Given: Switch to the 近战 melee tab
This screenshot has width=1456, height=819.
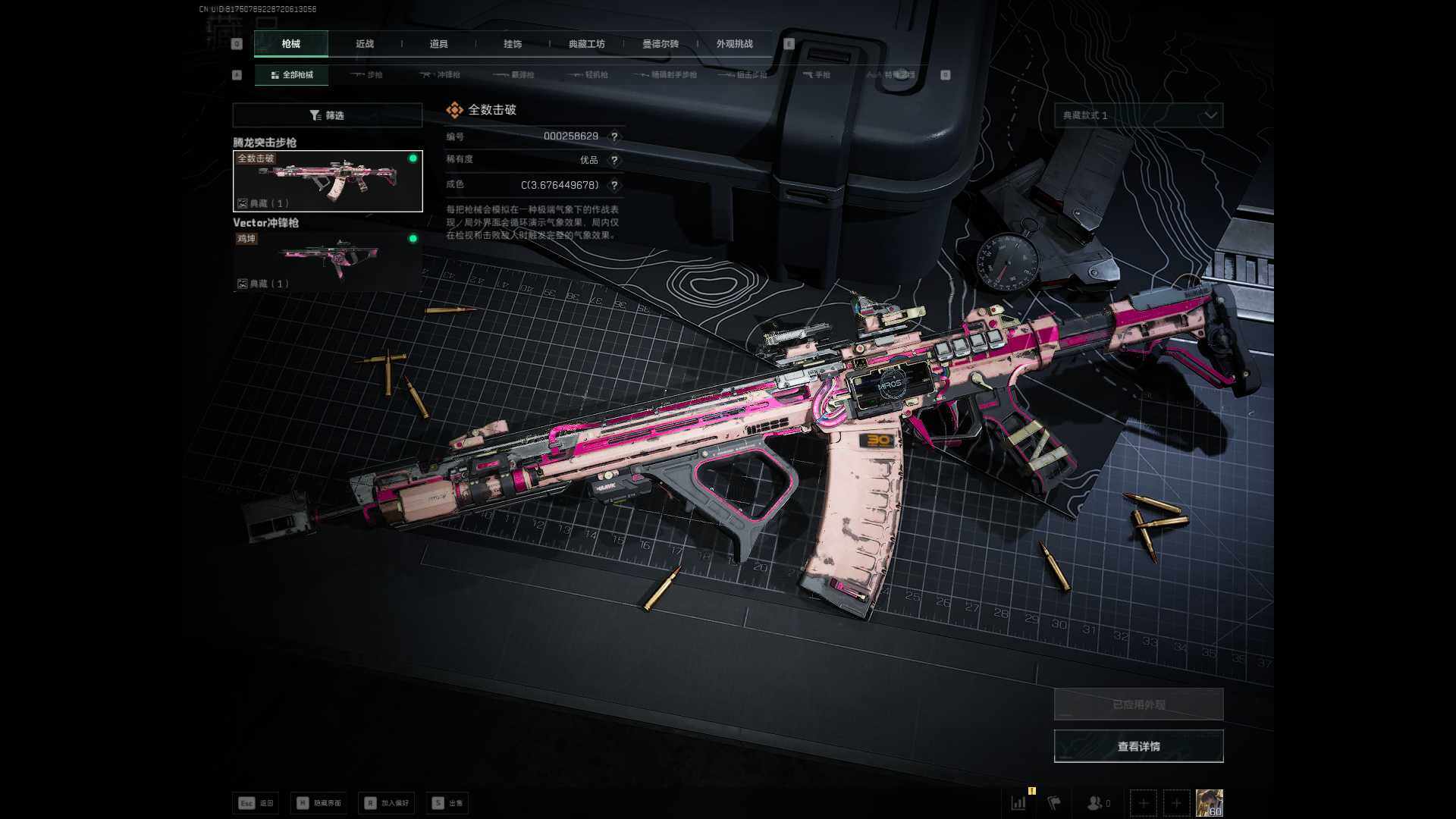Looking at the screenshot, I should point(365,44).
